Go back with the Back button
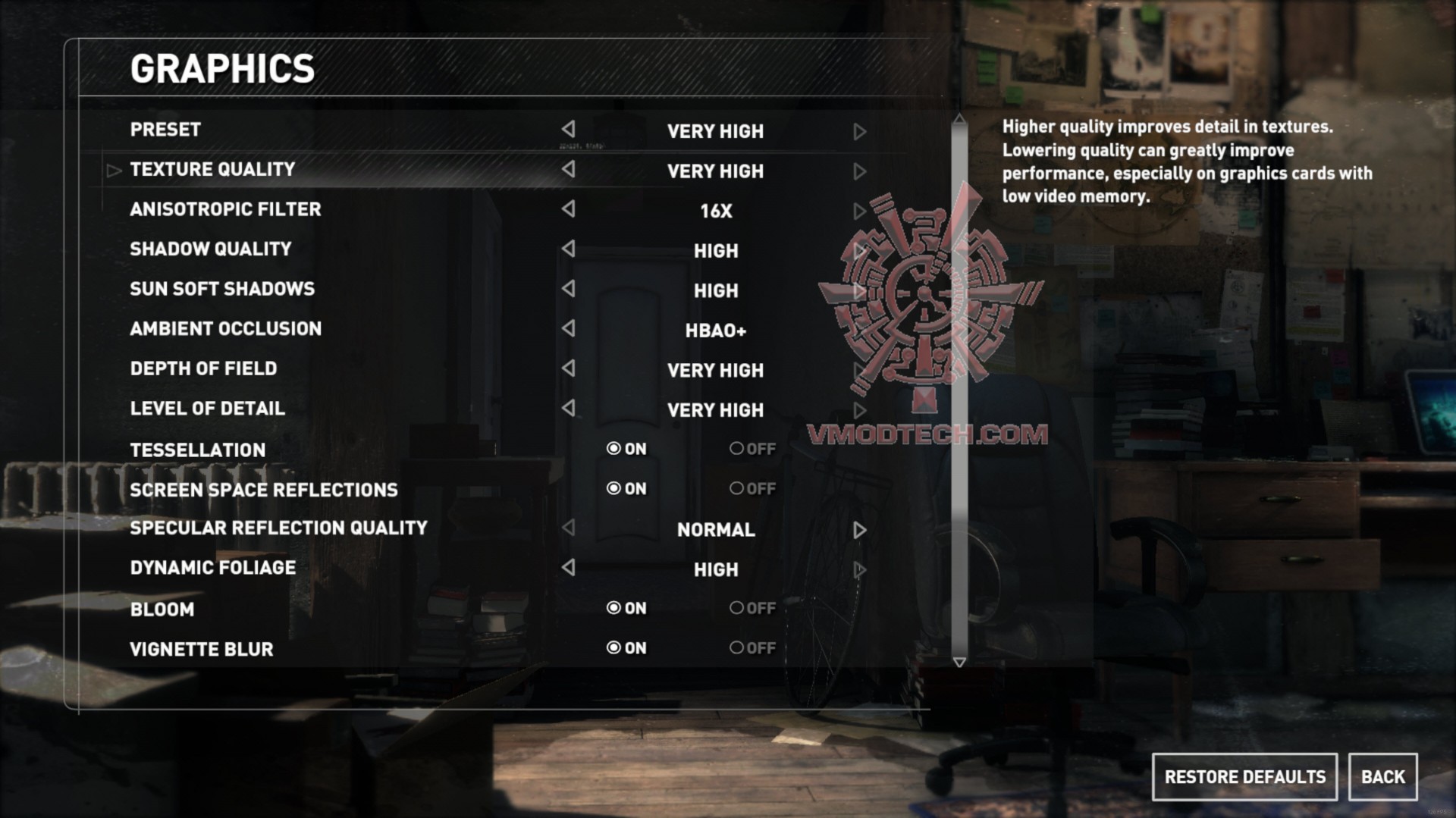The height and width of the screenshot is (818, 1456). [x=1382, y=777]
